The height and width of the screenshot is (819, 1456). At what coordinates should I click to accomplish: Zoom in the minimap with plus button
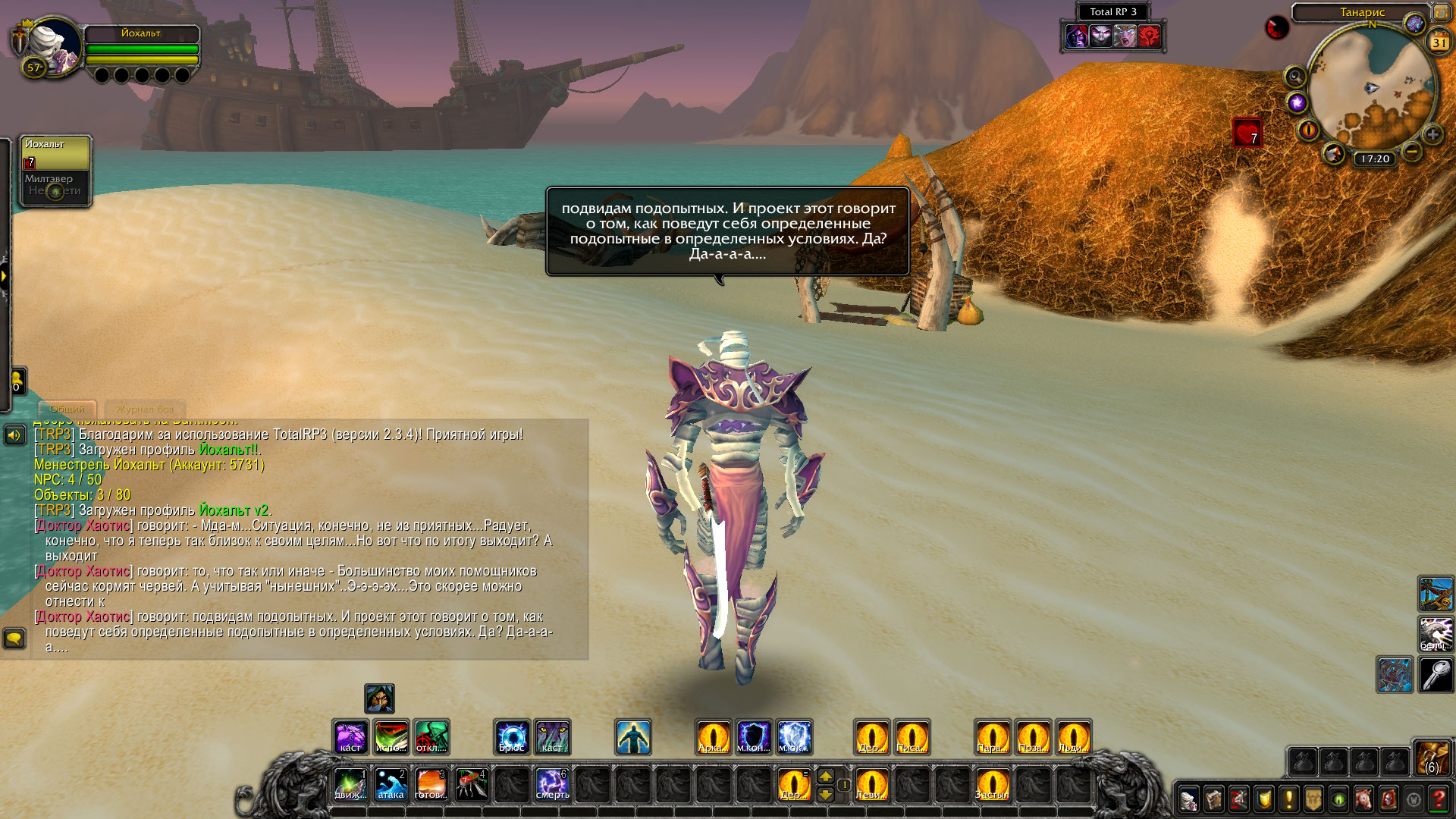click(1432, 135)
